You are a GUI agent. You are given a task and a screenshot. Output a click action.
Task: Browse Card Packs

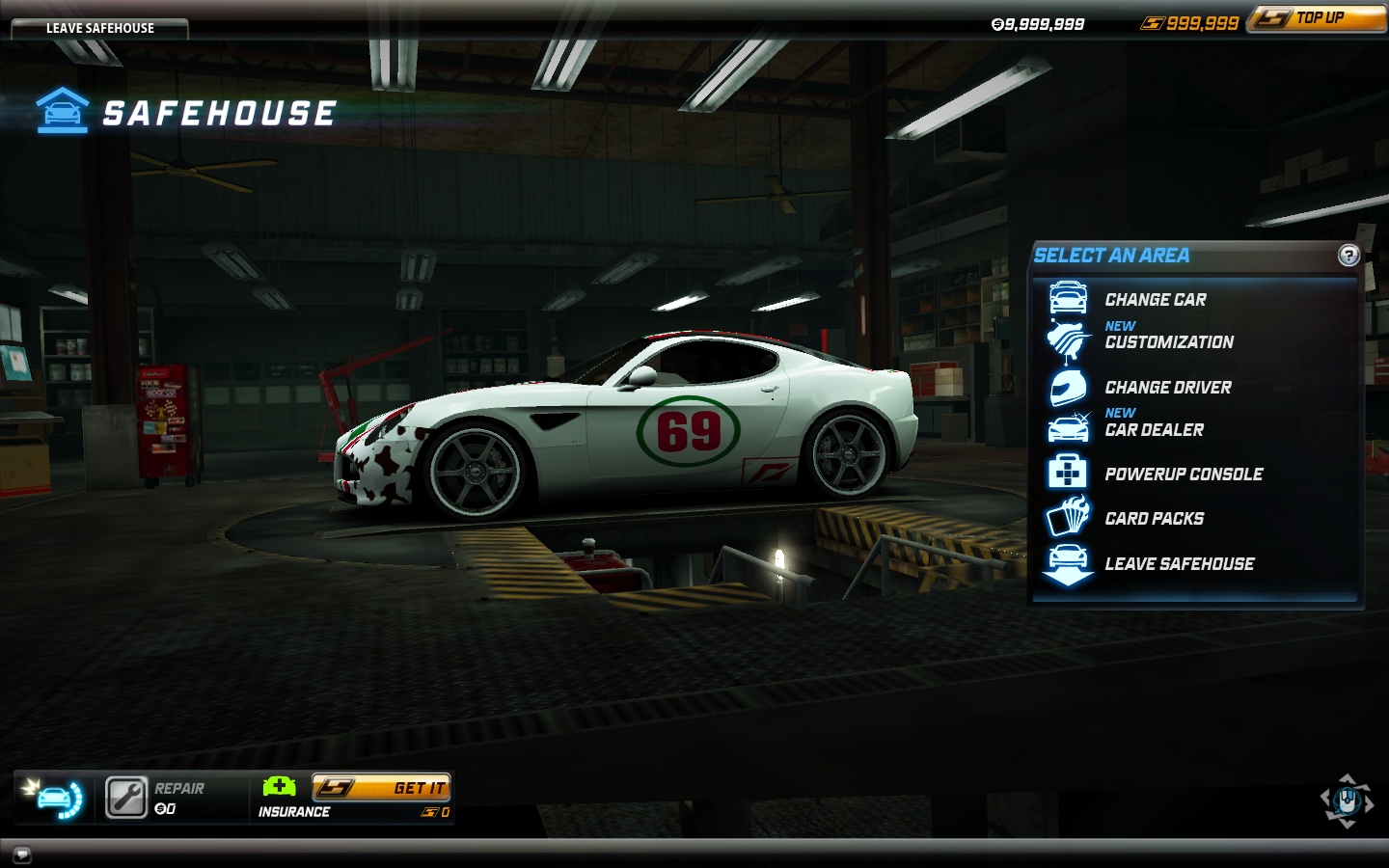(1154, 518)
